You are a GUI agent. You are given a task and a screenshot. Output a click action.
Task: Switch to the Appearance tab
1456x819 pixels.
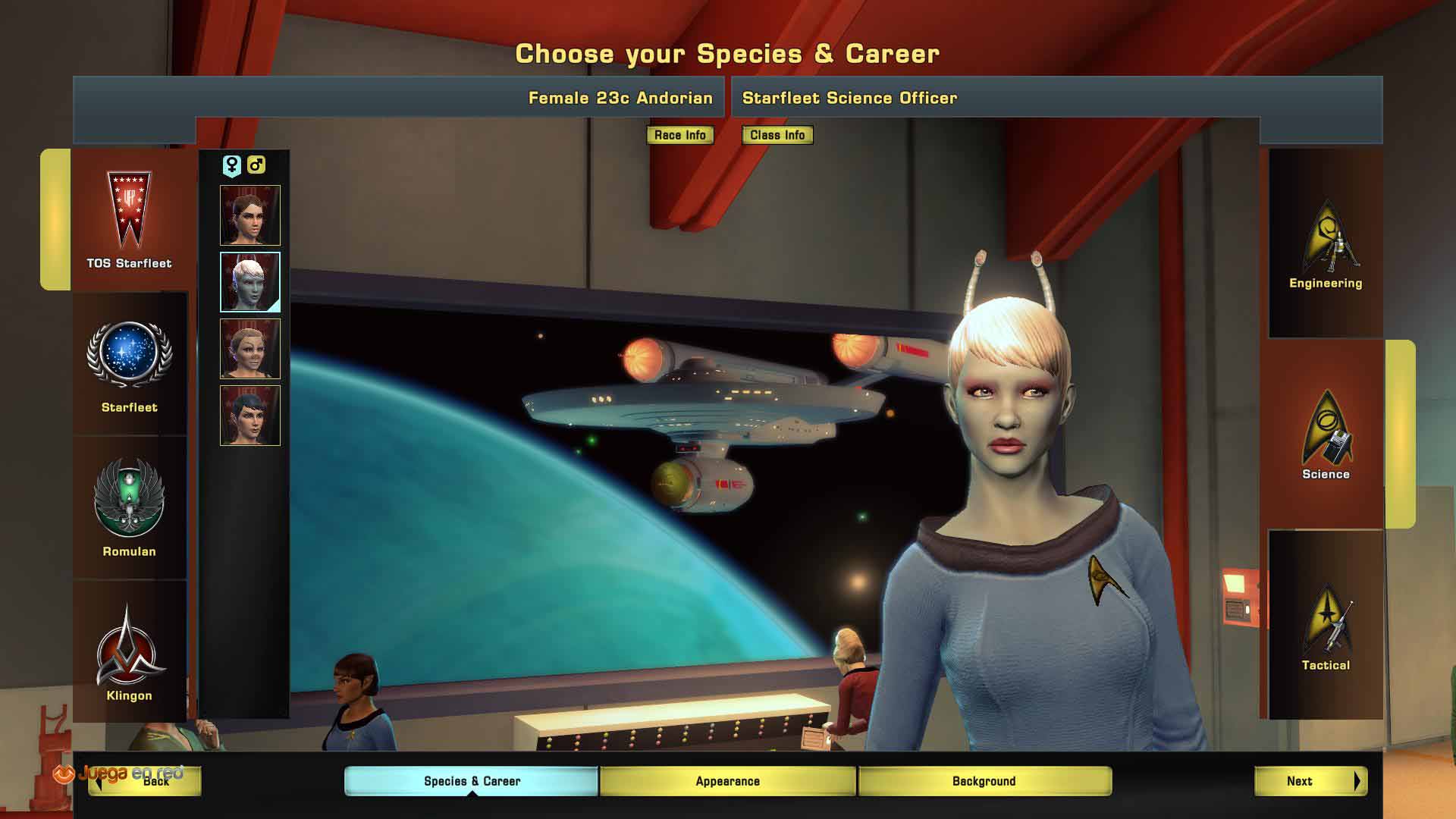pyautogui.click(x=728, y=781)
